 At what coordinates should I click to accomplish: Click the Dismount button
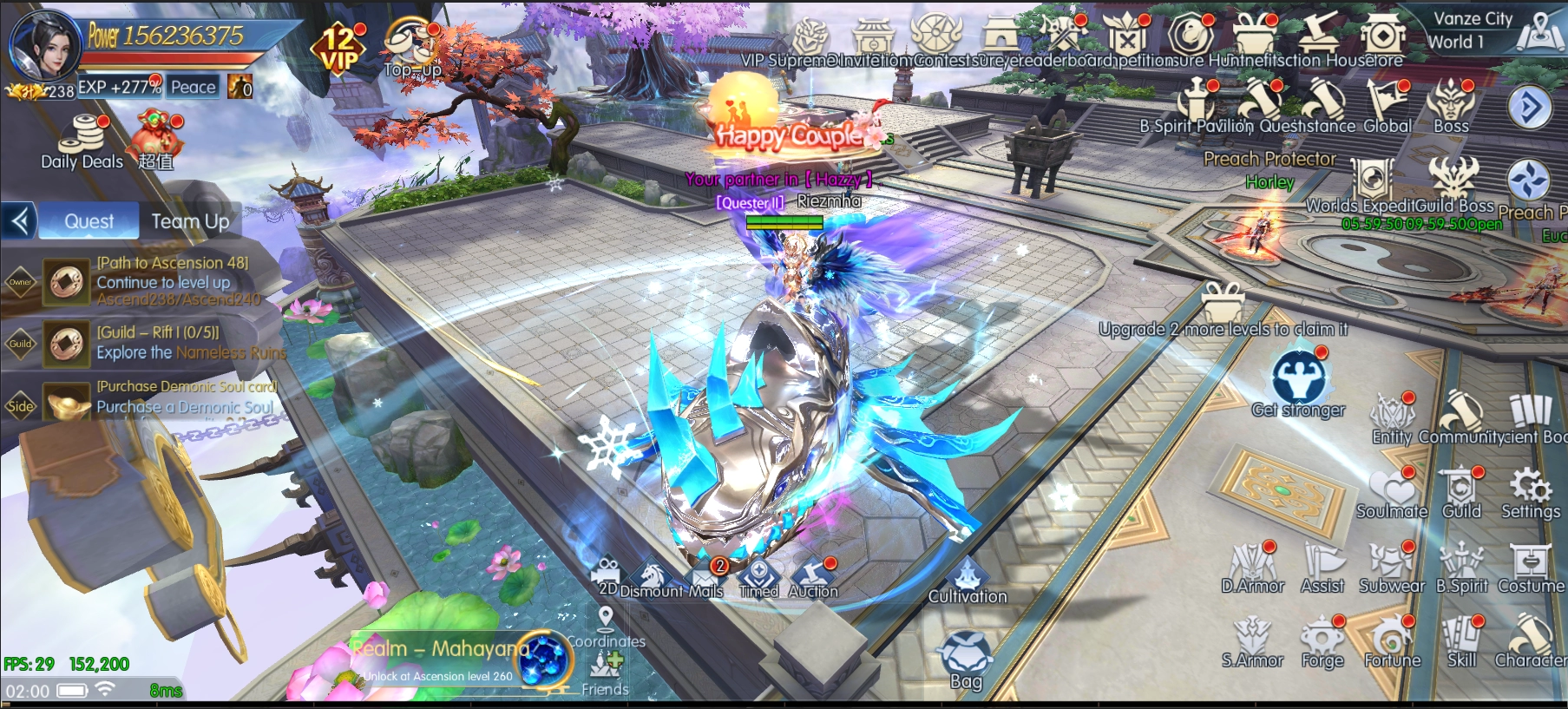(x=651, y=577)
